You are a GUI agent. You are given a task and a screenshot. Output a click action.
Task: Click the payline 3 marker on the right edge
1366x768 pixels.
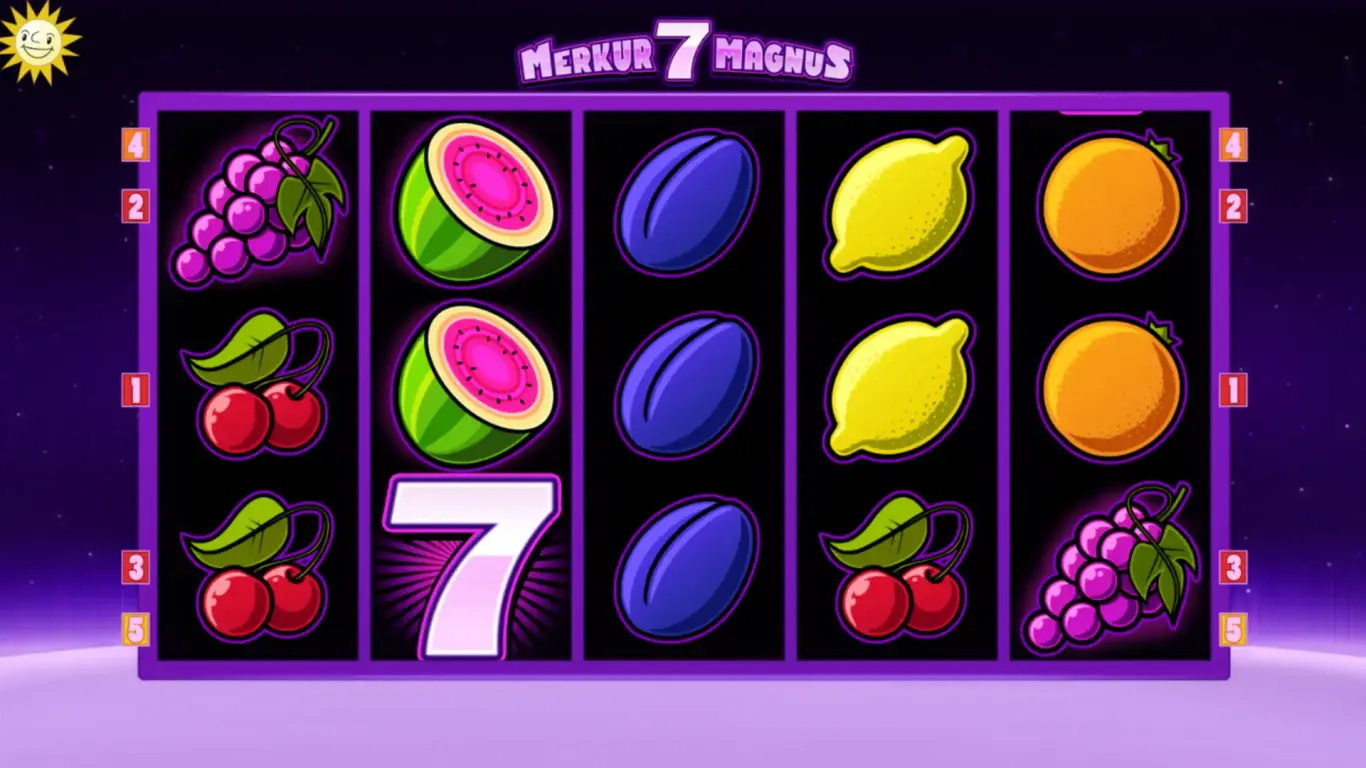1233,567
